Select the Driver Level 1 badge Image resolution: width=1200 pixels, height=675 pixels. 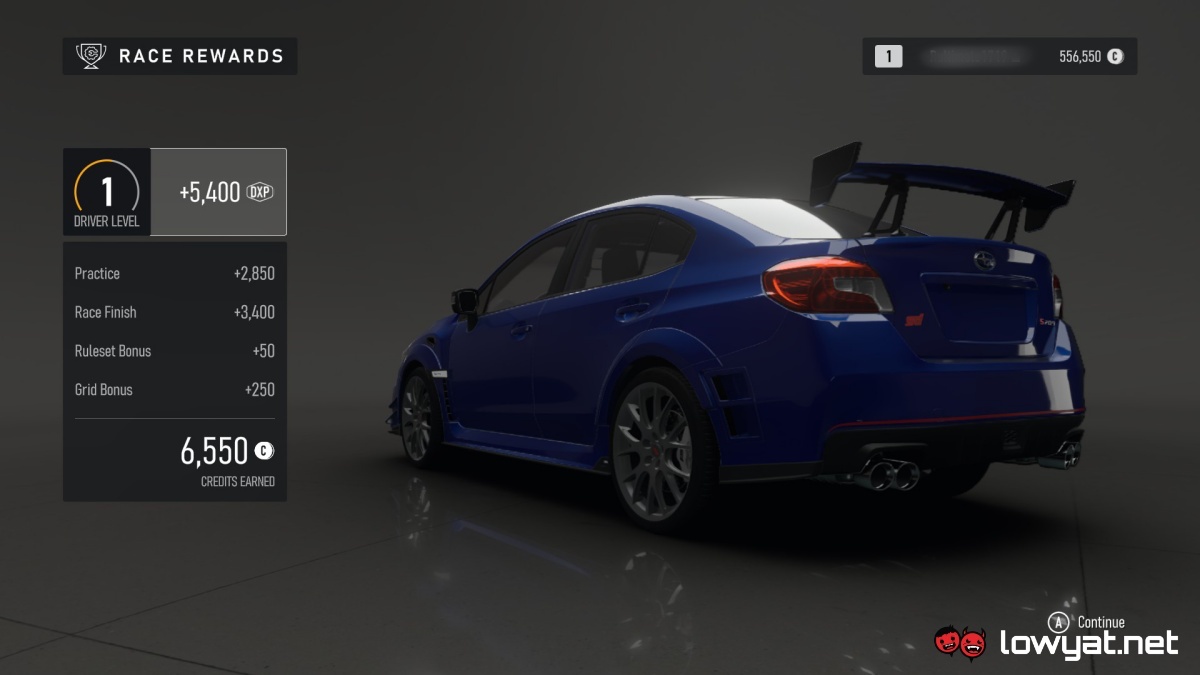click(107, 192)
